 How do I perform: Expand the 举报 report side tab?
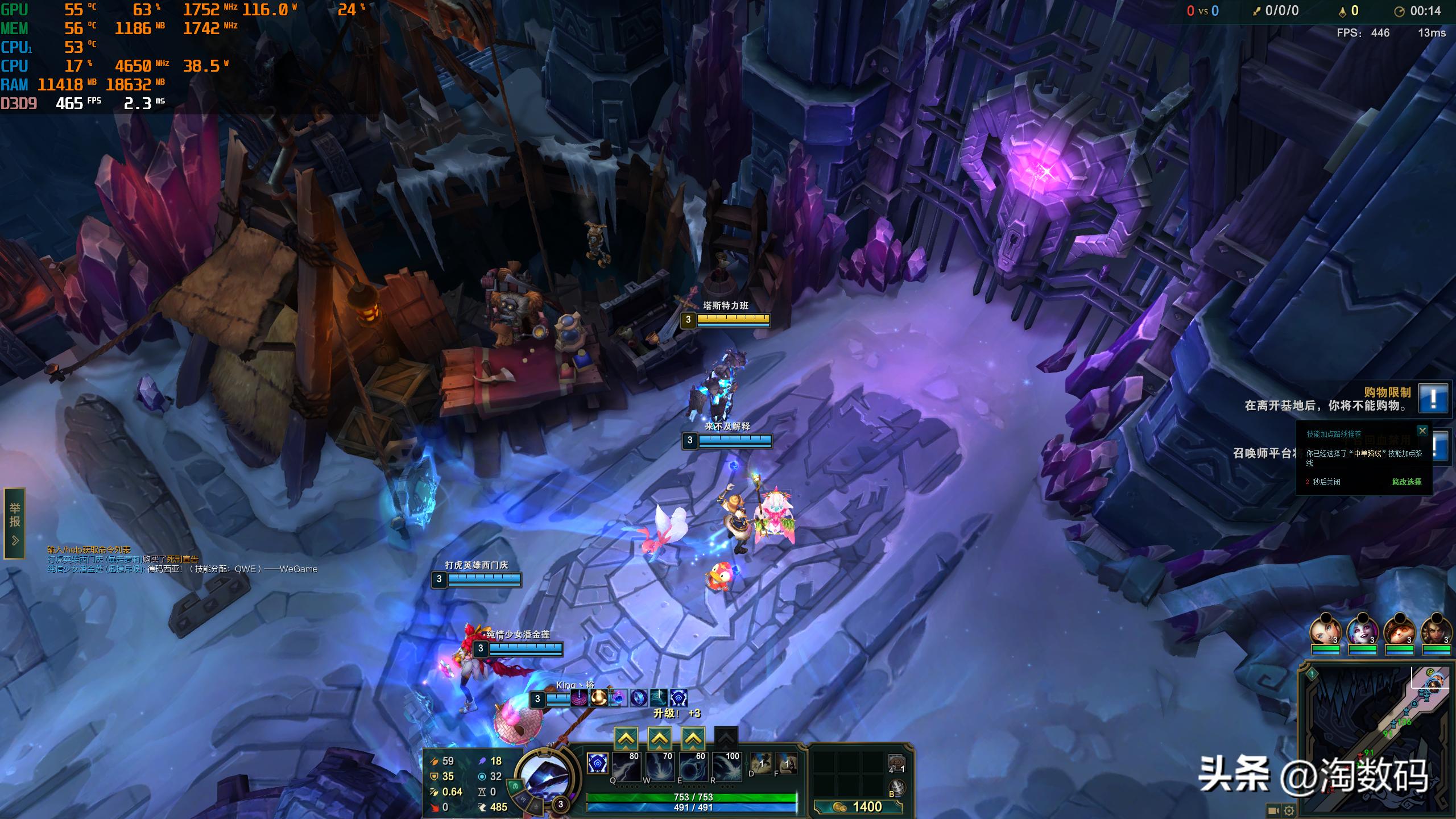pos(15,523)
